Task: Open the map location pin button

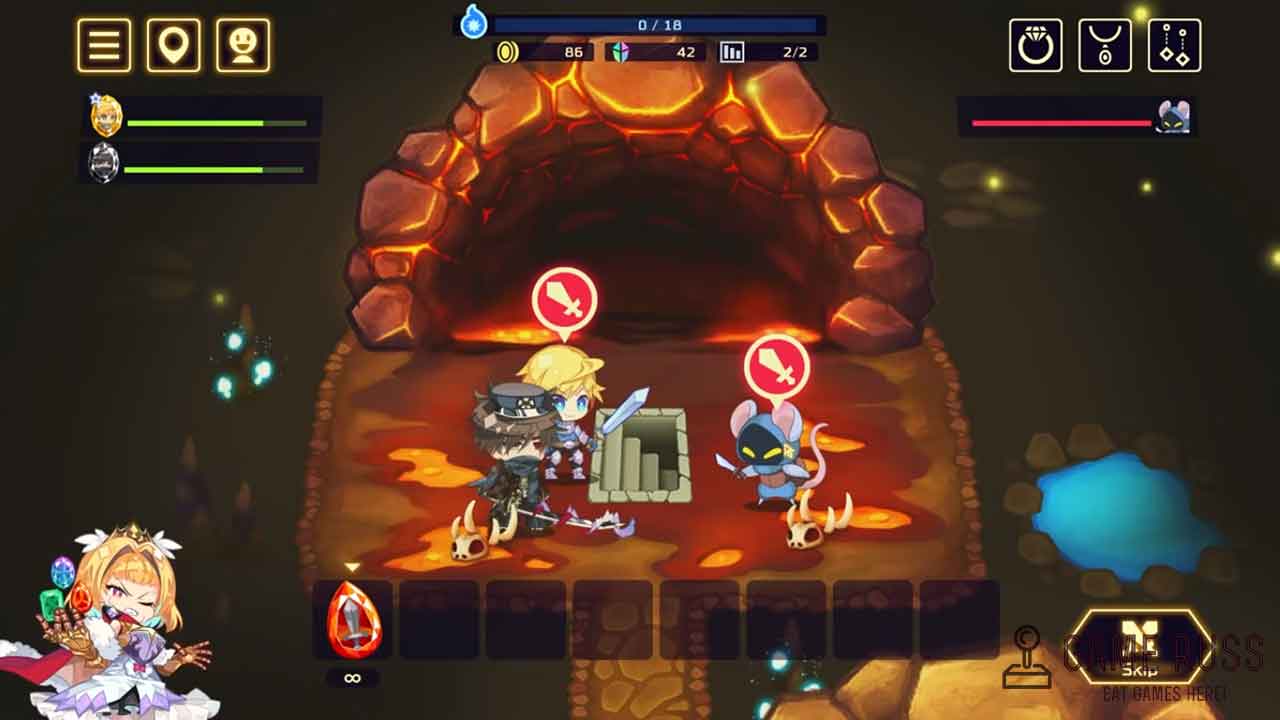Action: coord(174,45)
